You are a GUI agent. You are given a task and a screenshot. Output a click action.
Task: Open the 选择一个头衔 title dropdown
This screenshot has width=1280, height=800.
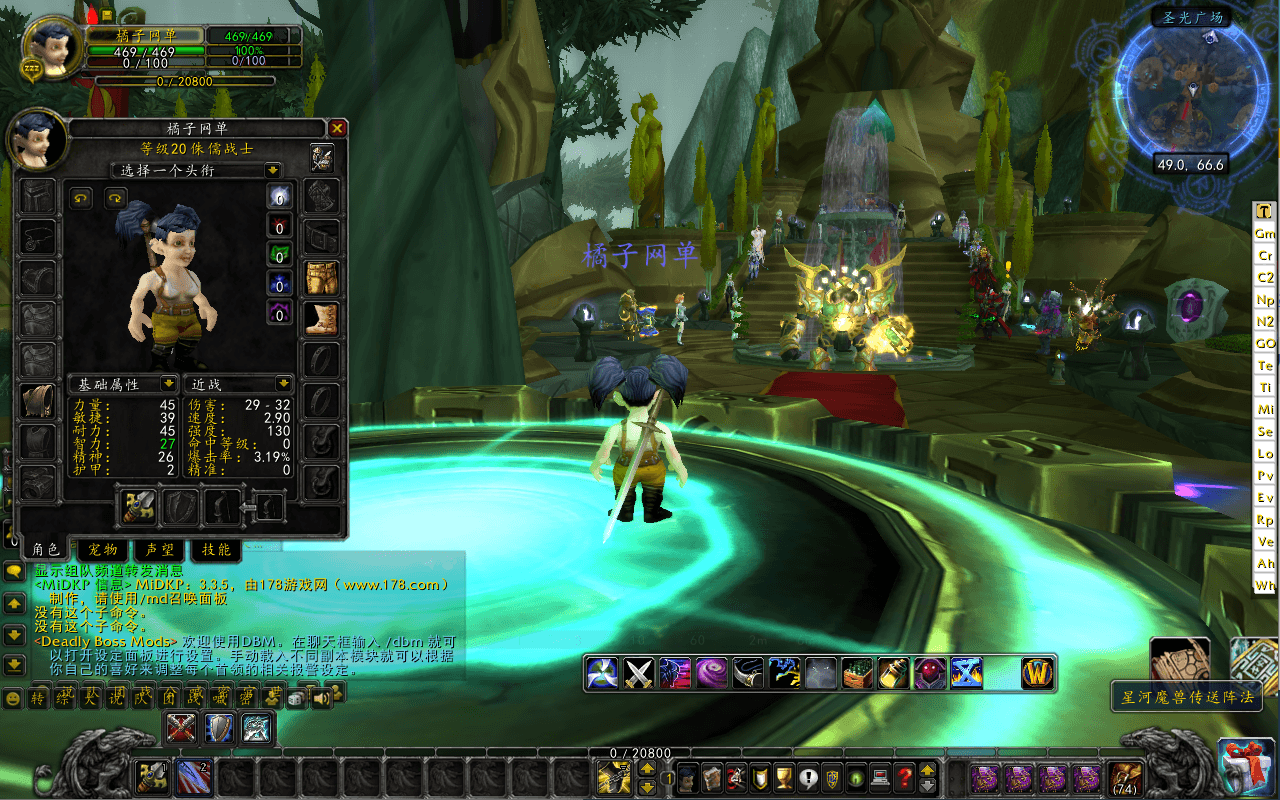pyautogui.click(x=272, y=170)
